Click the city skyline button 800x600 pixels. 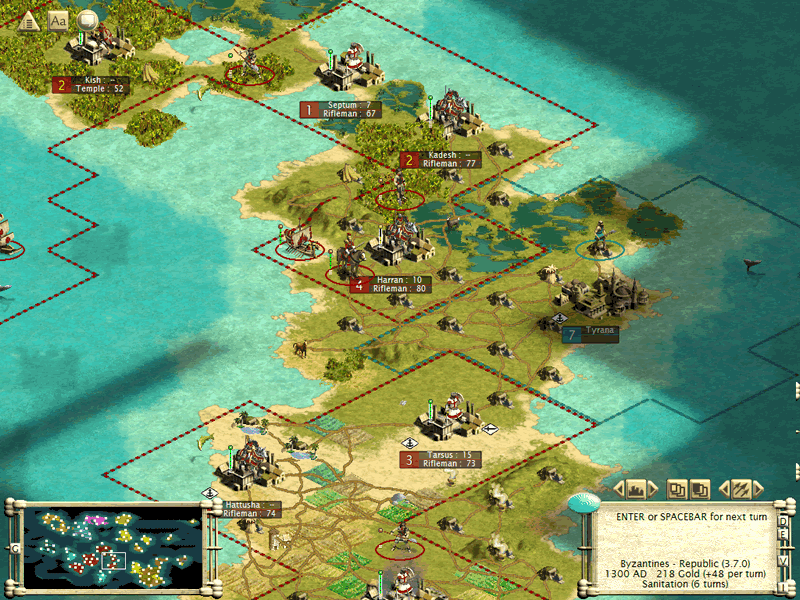pos(636,489)
